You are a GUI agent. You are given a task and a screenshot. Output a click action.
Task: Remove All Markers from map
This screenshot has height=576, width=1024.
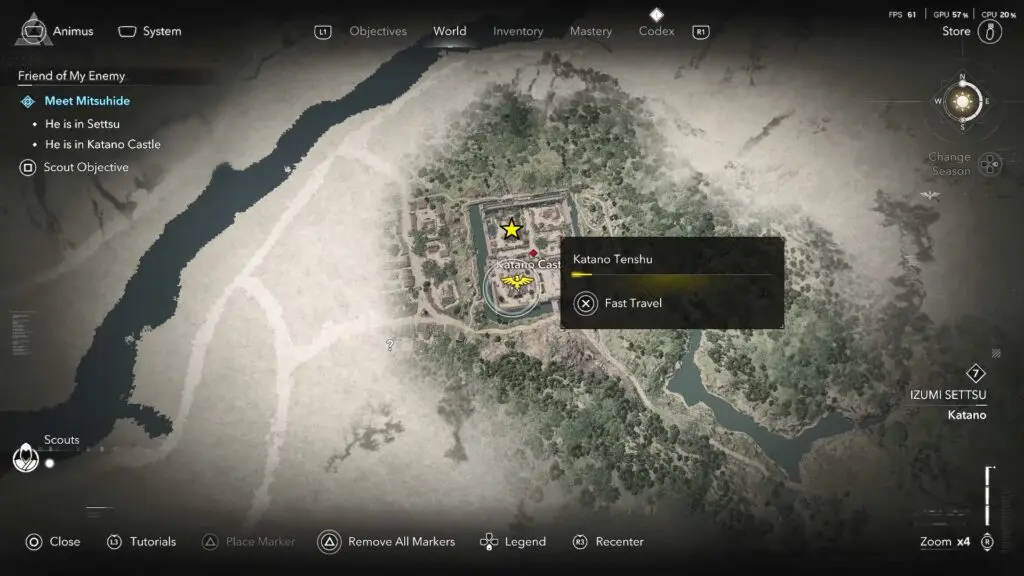(387, 541)
